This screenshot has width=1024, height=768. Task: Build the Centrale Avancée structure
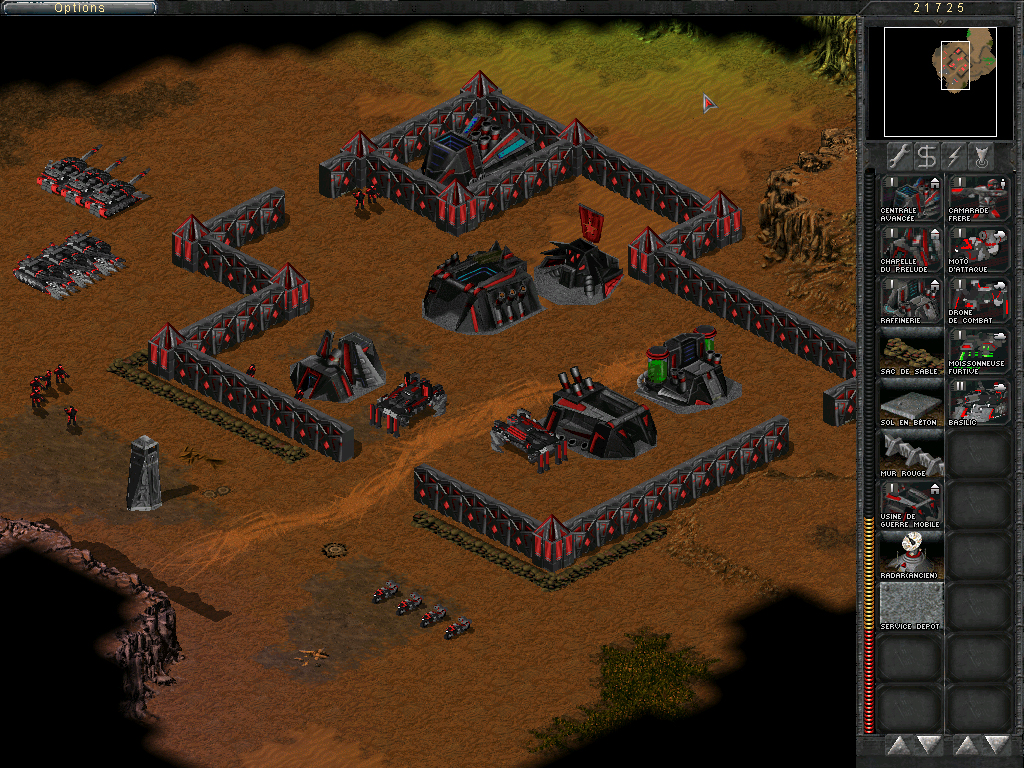coord(911,198)
